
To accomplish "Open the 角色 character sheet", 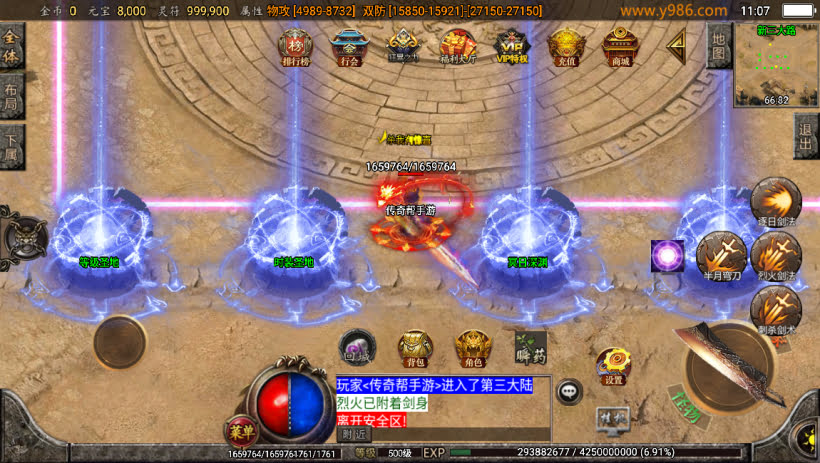I will [473, 346].
